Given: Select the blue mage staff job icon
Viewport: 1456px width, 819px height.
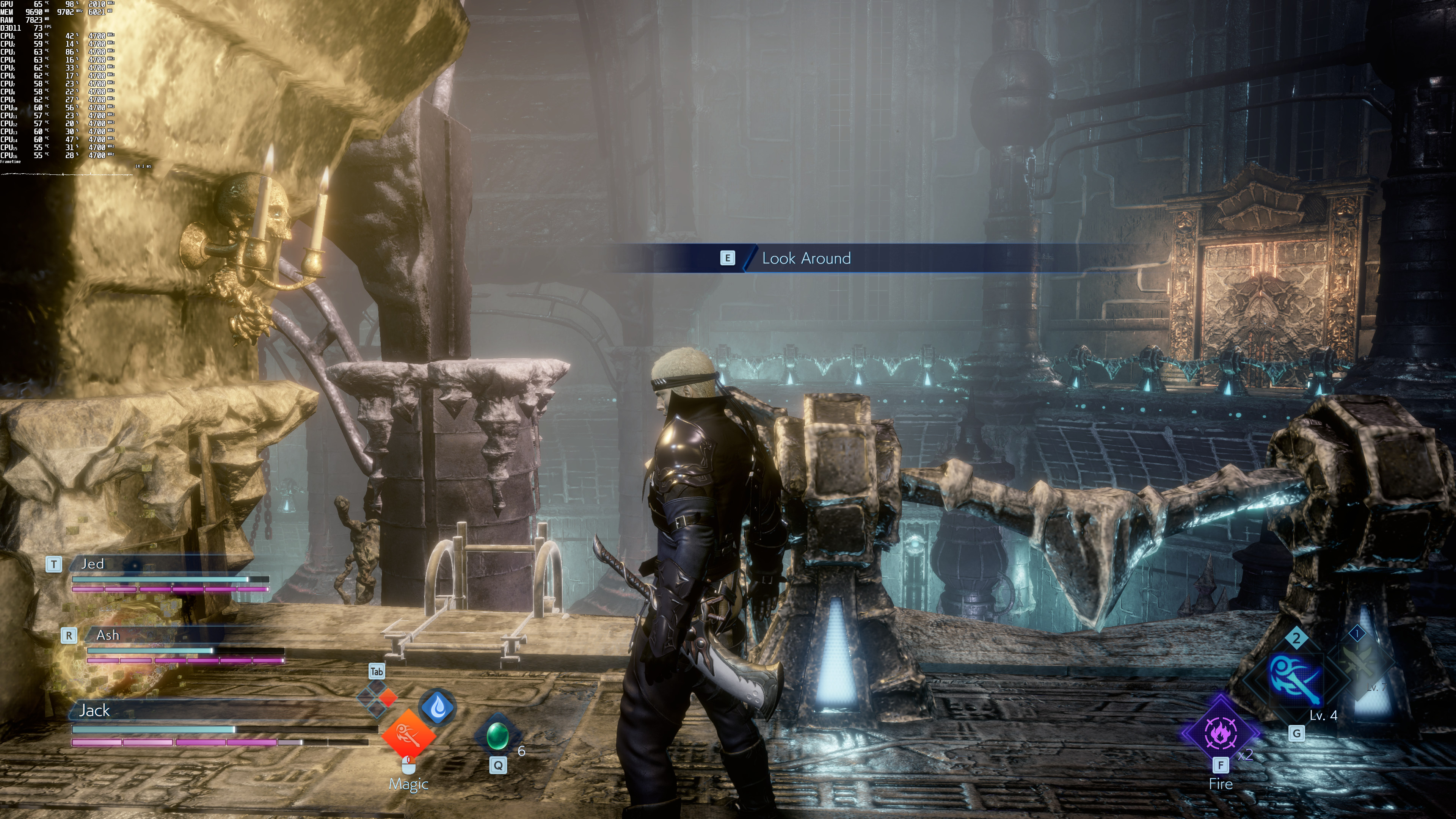Looking at the screenshot, I should click(x=1296, y=679).
